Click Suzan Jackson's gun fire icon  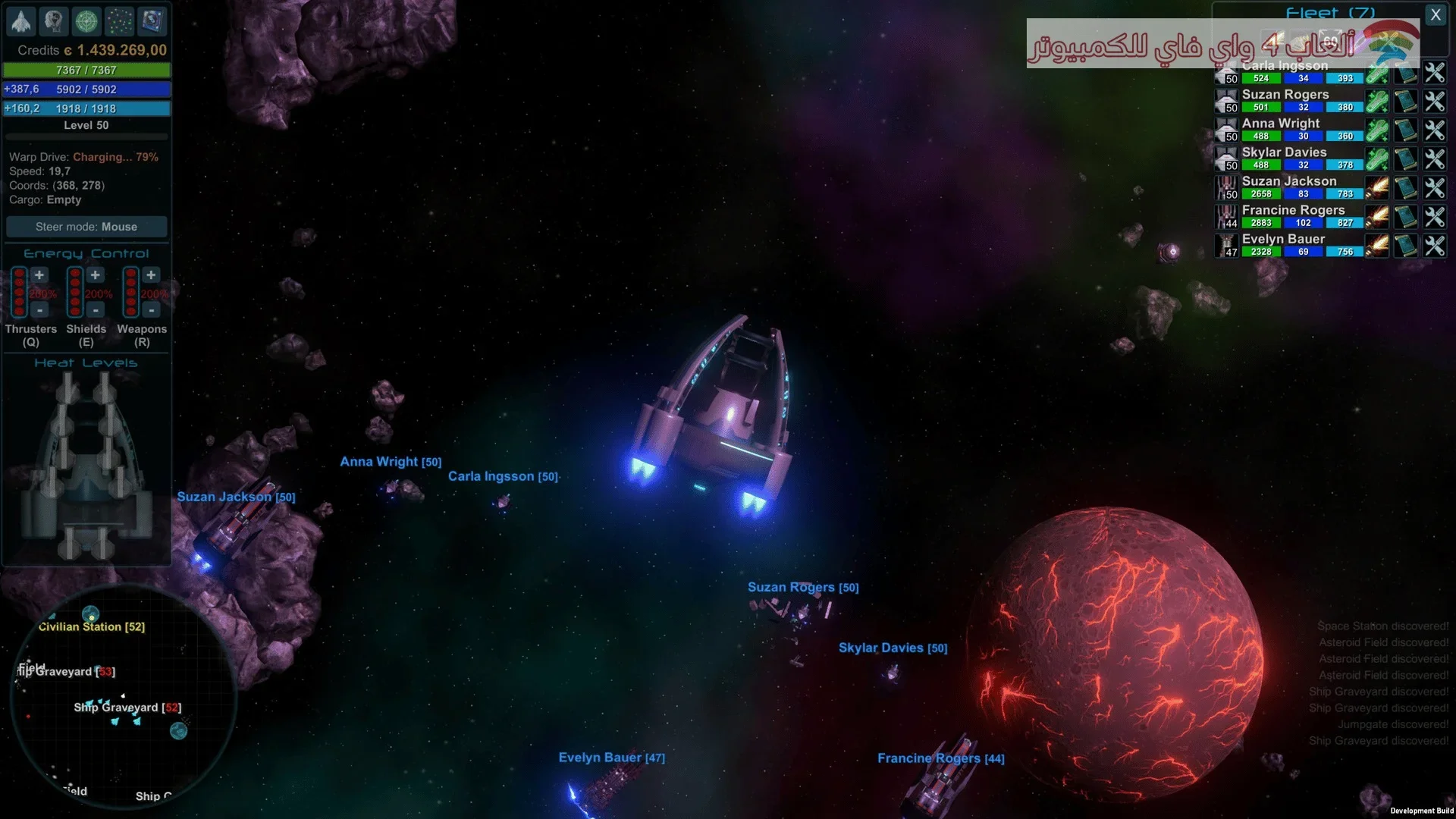coord(1377,188)
